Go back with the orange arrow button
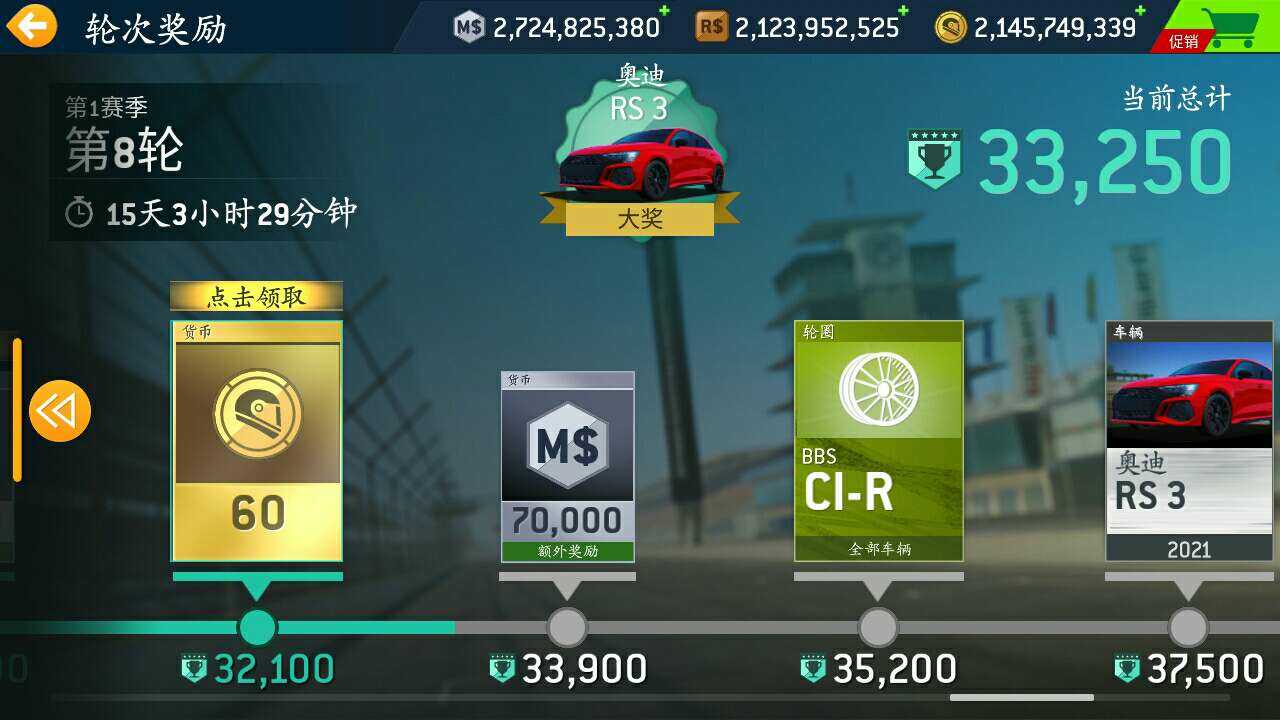This screenshot has width=1280, height=720. pos(32,25)
